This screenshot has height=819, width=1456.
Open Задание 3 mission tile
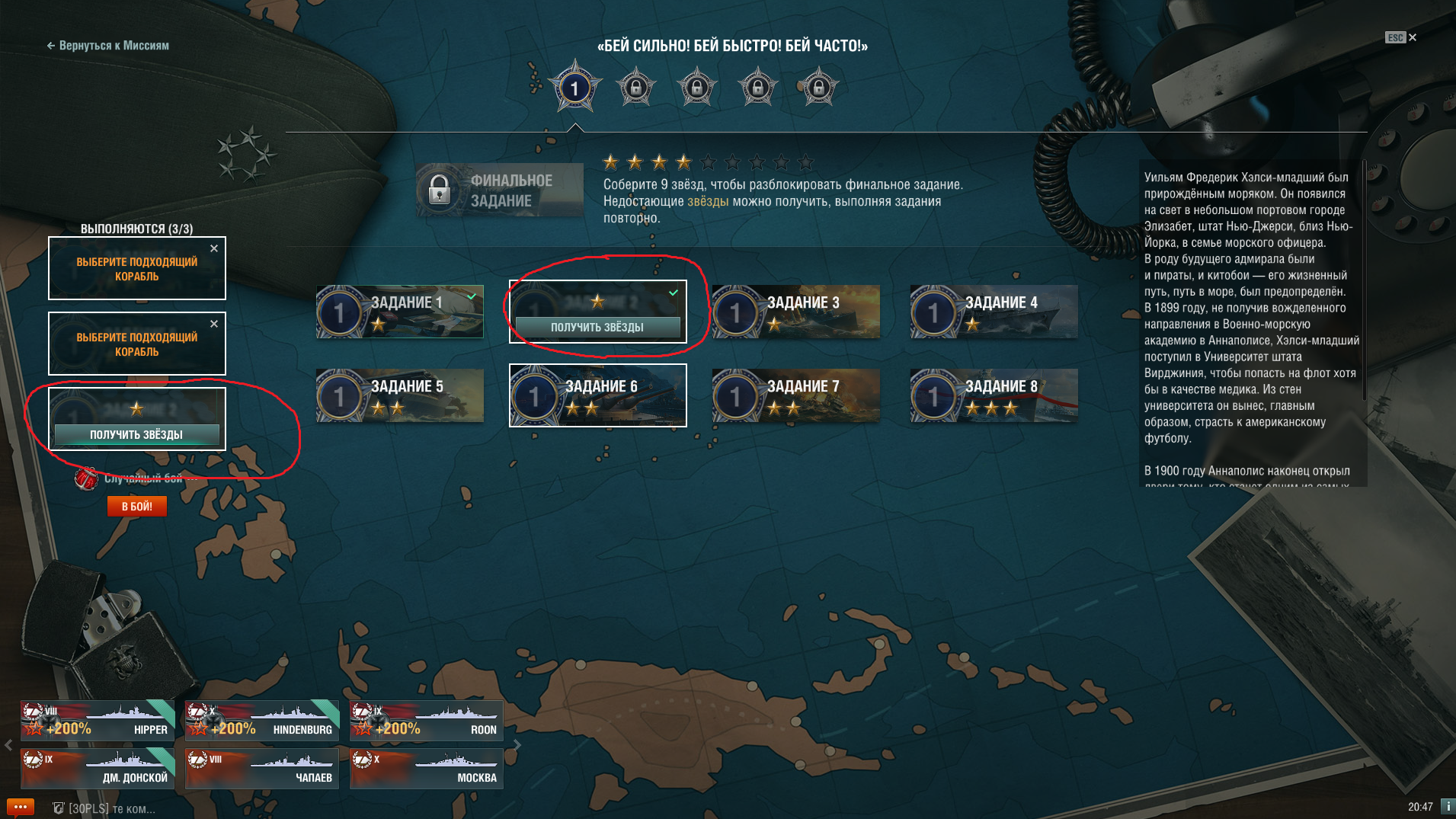(796, 312)
